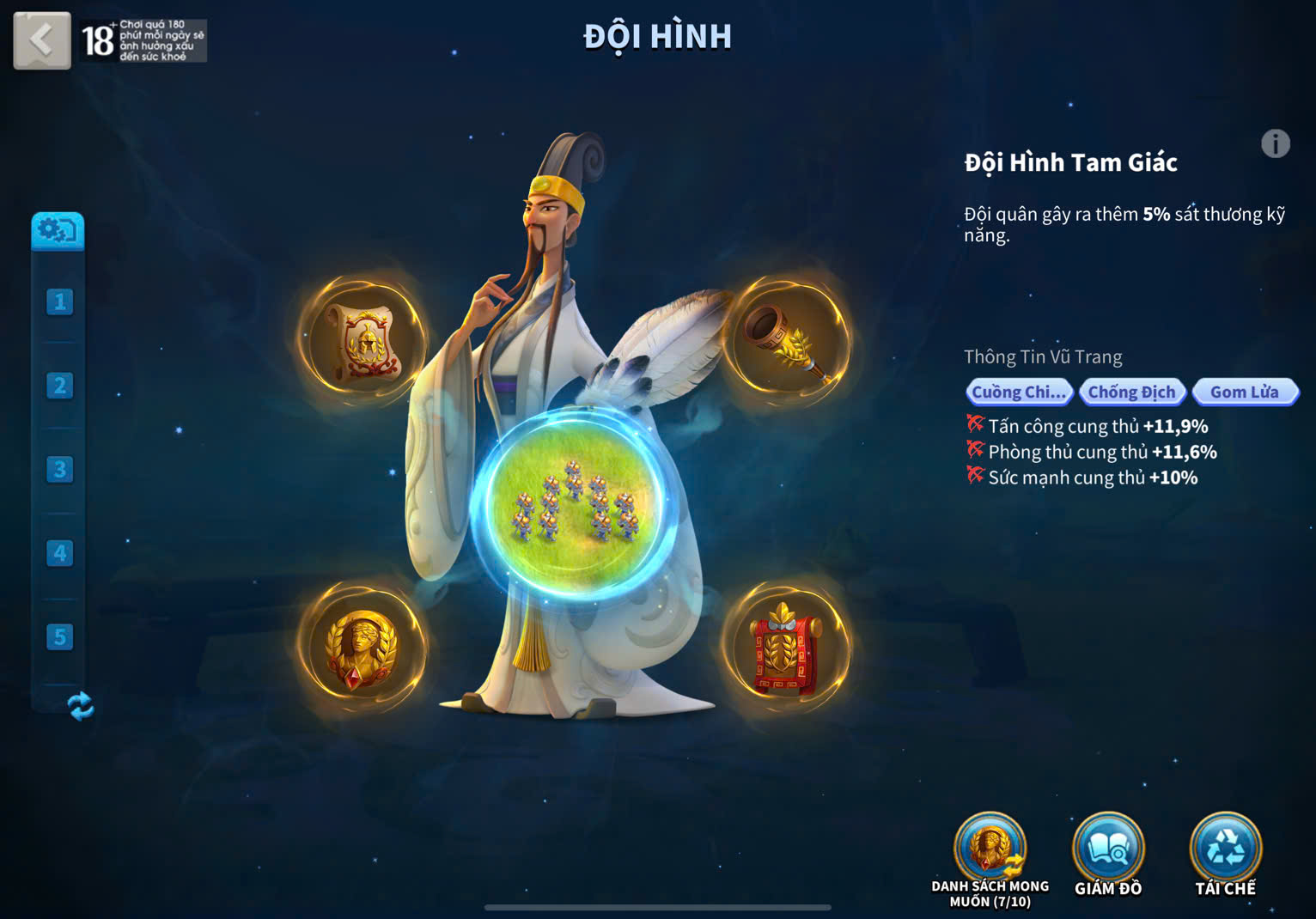
Task: Select formation preset 3
Action: click(59, 470)
